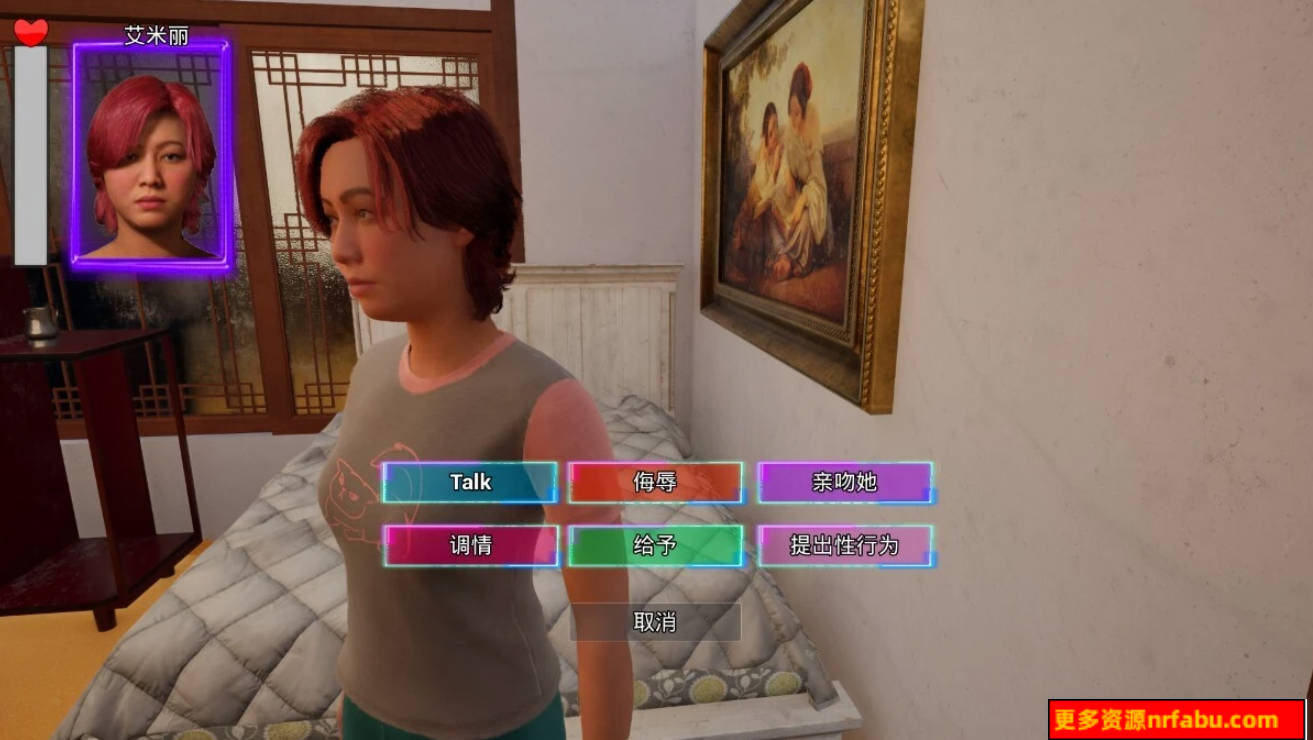Select the 提出性行为 button
This screenshot has height=740, width=1313.
[x=844, y=546]
